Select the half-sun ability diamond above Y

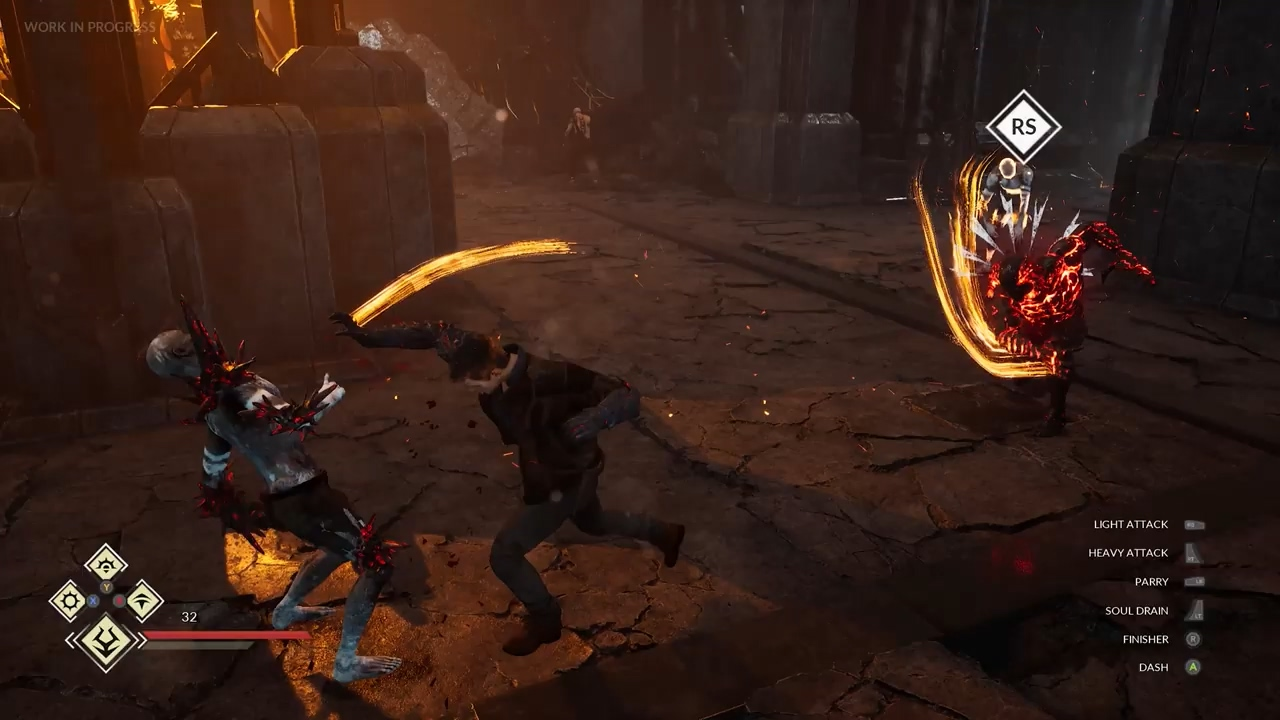tap(106, 562)
